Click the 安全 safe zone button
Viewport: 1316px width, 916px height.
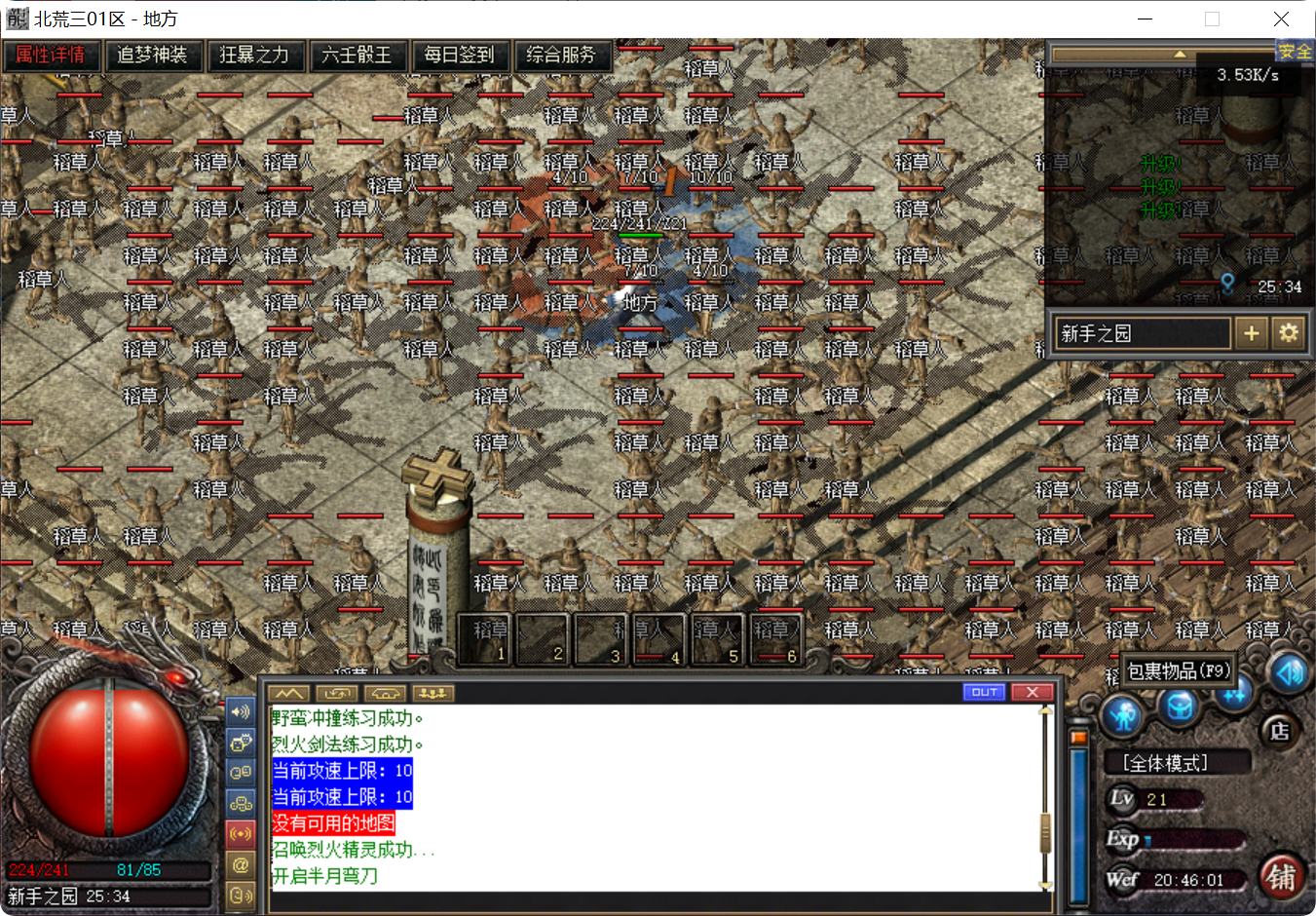1296,51
